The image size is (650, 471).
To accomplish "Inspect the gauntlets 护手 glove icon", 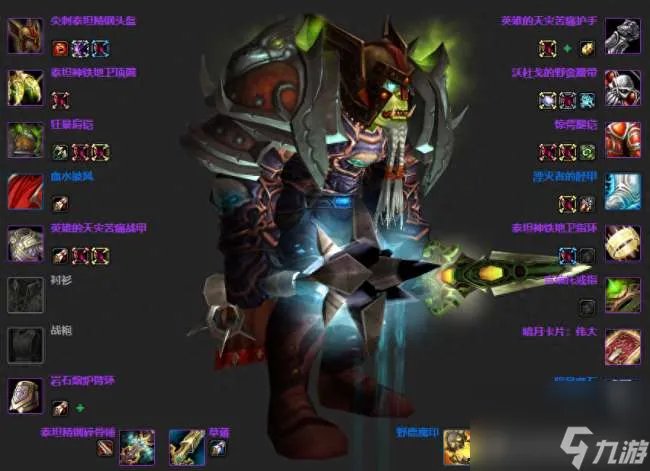I will (622, 36).
